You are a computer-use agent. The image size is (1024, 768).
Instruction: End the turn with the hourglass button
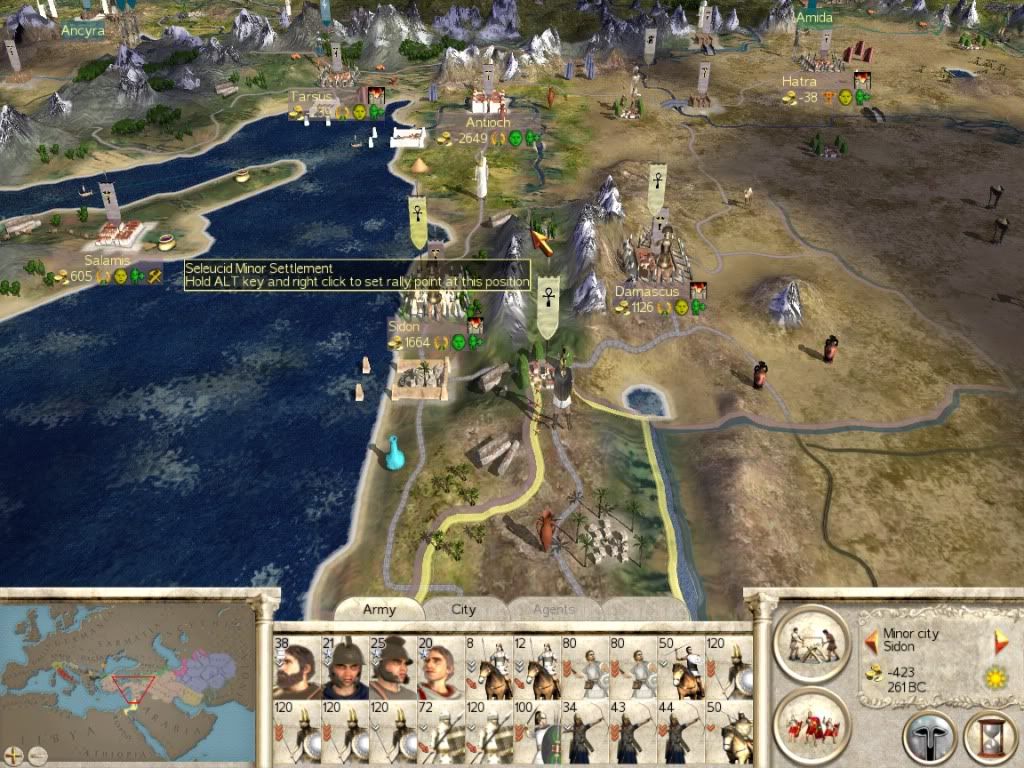988,738
